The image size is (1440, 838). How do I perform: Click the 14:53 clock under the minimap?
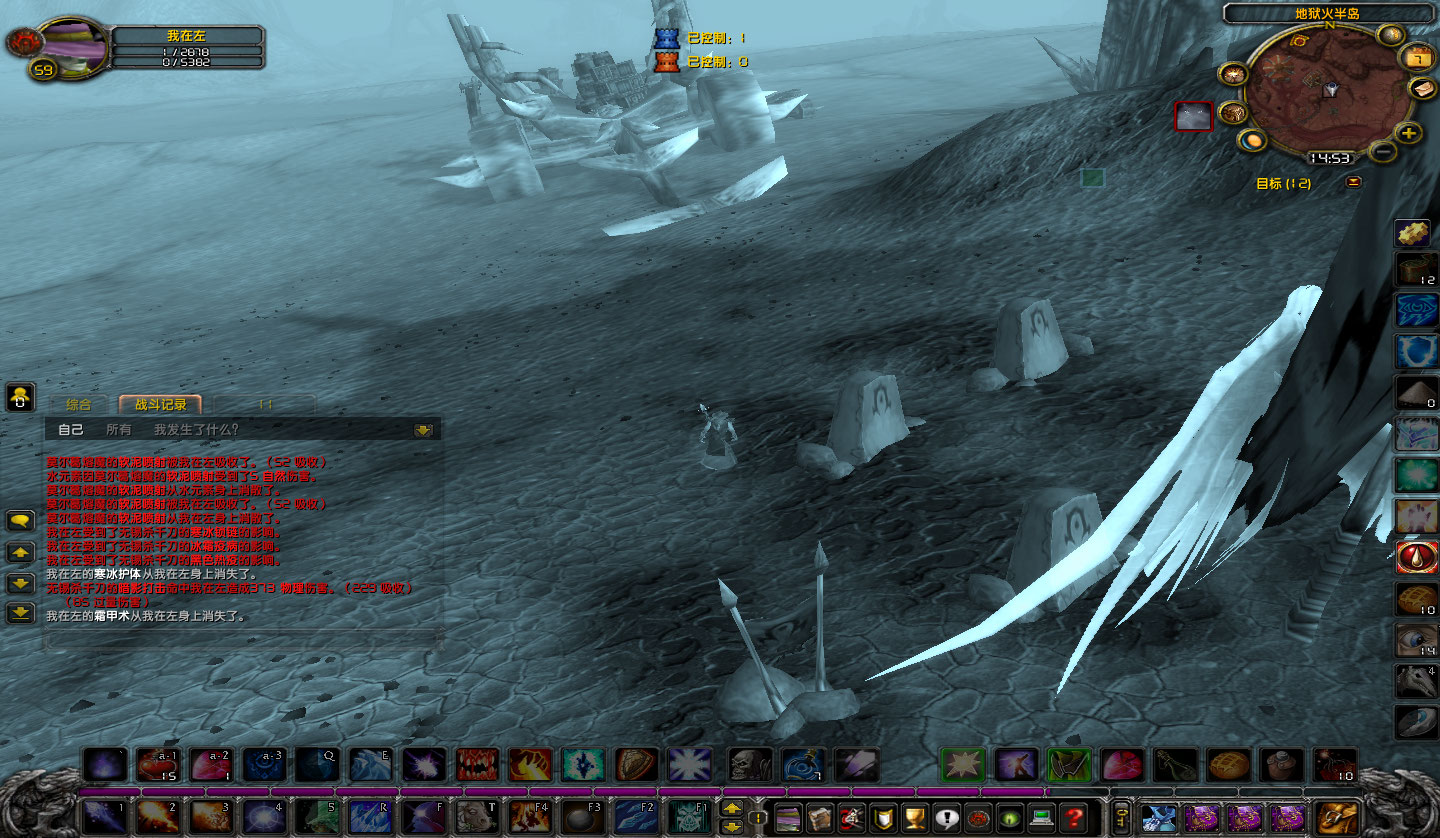click(x=1329, y=158)
